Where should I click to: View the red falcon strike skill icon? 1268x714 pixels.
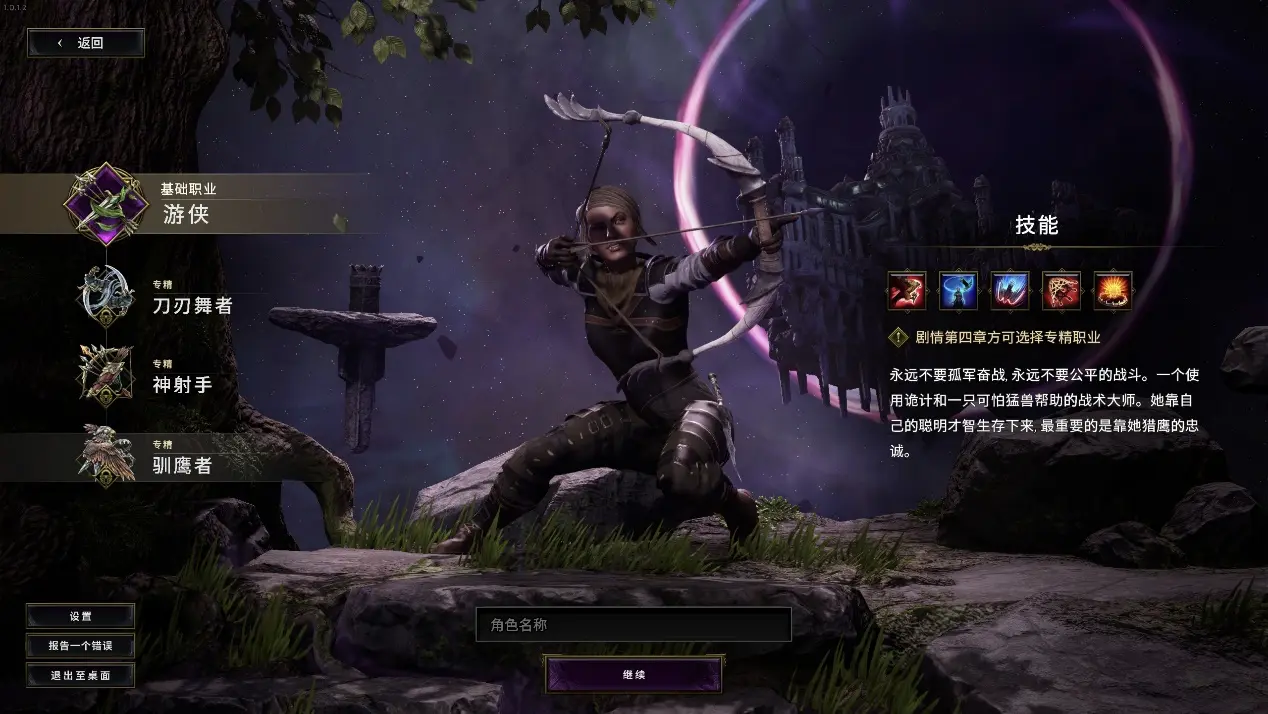click(x=906, y=291)
